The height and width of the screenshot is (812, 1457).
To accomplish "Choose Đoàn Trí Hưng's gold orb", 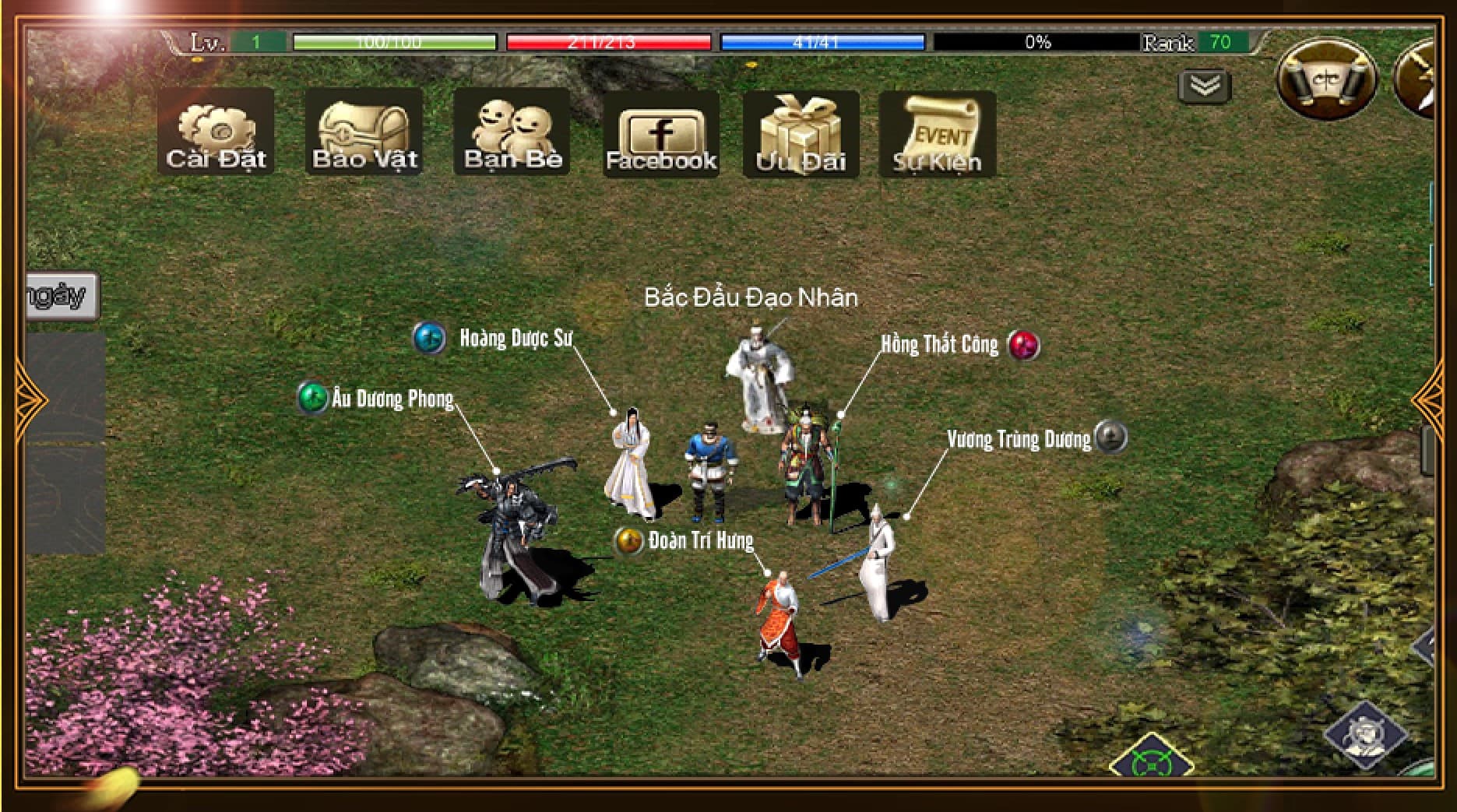I will (628, 540).
